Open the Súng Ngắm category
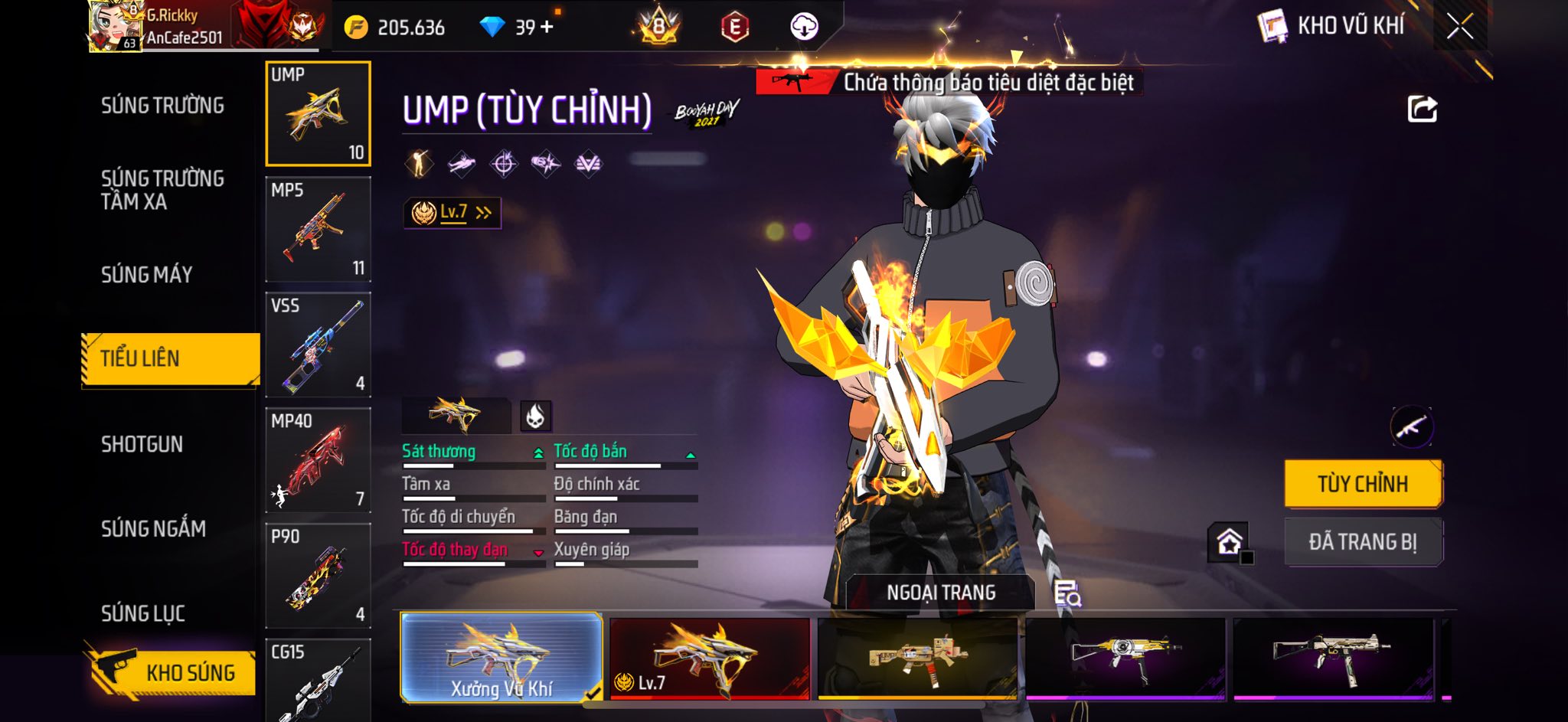1568x722 pixels. 153,529
